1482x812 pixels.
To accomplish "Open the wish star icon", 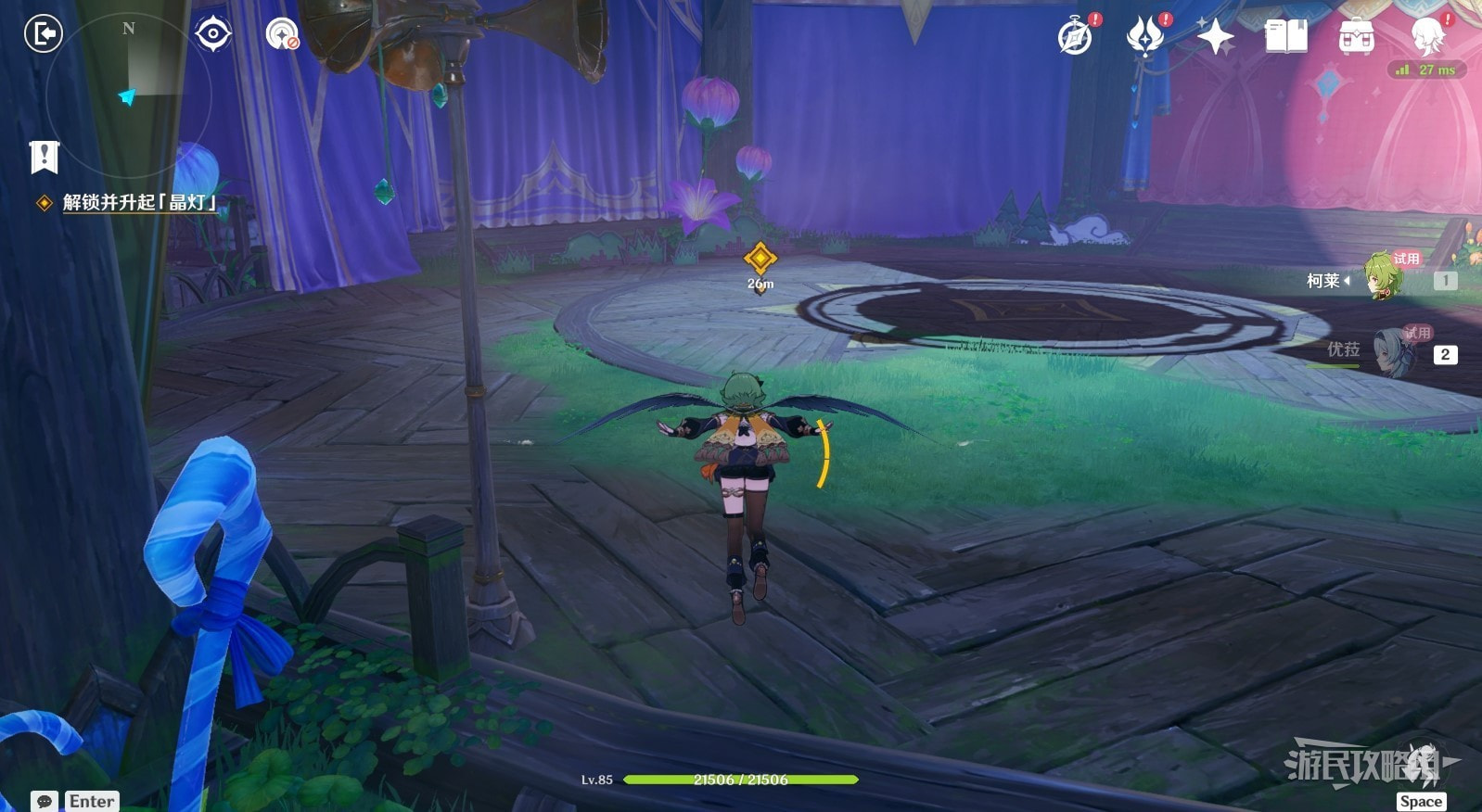I will (x=1215, y=37).
